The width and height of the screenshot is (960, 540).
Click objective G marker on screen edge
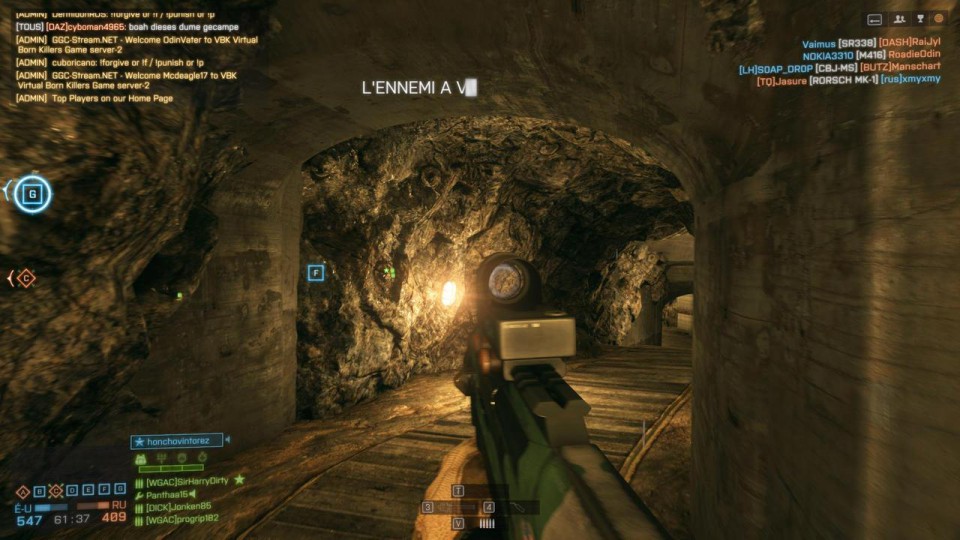point(32,193)
